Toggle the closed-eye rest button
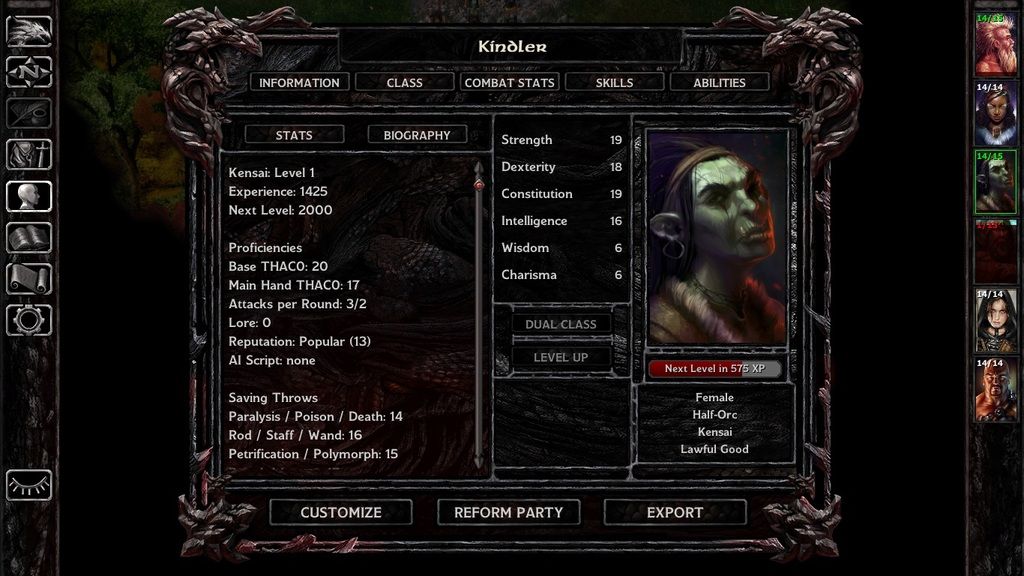1024x576 pixels. (x=29, y=485)
